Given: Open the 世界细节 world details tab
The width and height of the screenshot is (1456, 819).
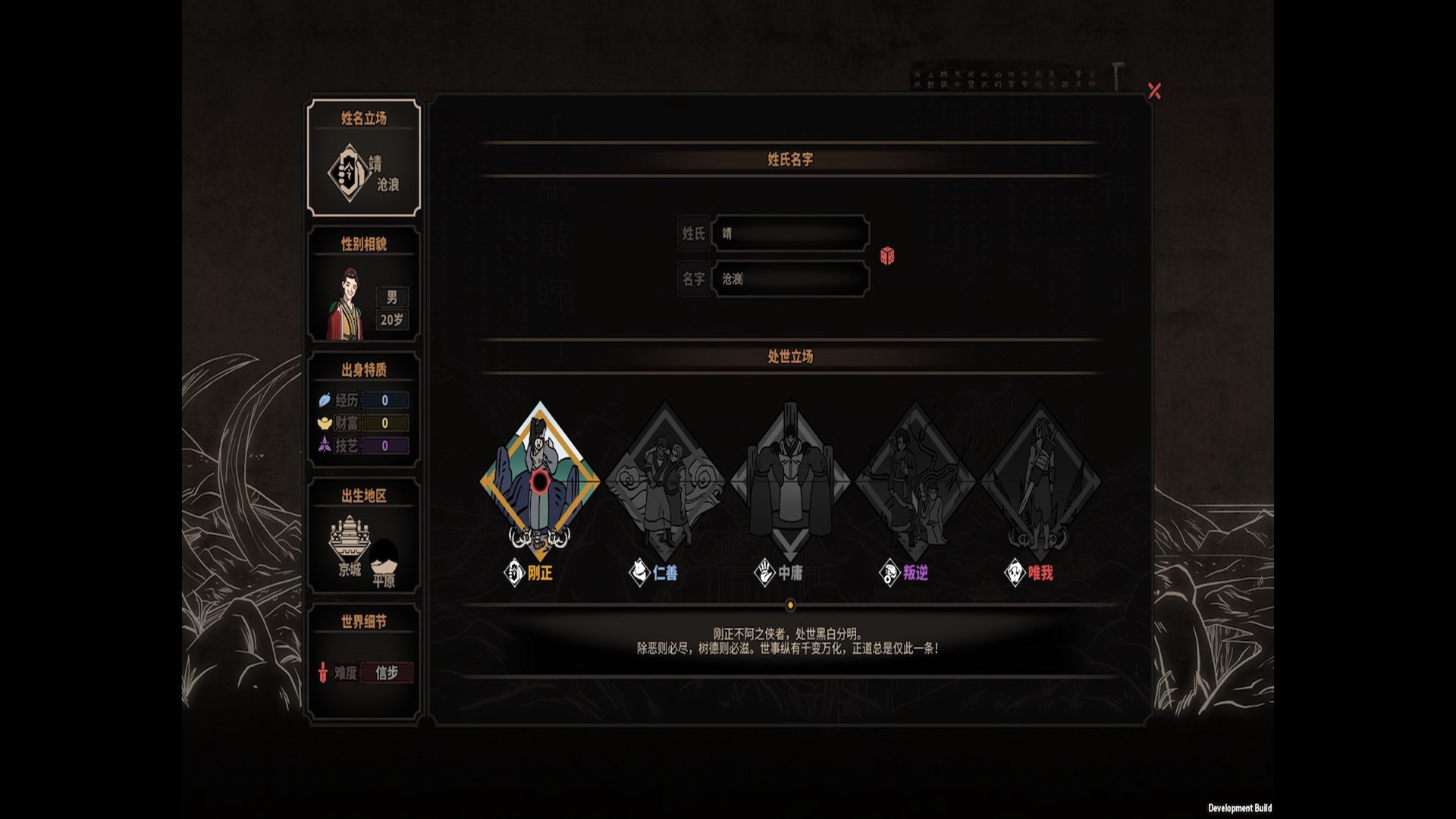Looking at the screenshot, I should click(x=364, y=661).
